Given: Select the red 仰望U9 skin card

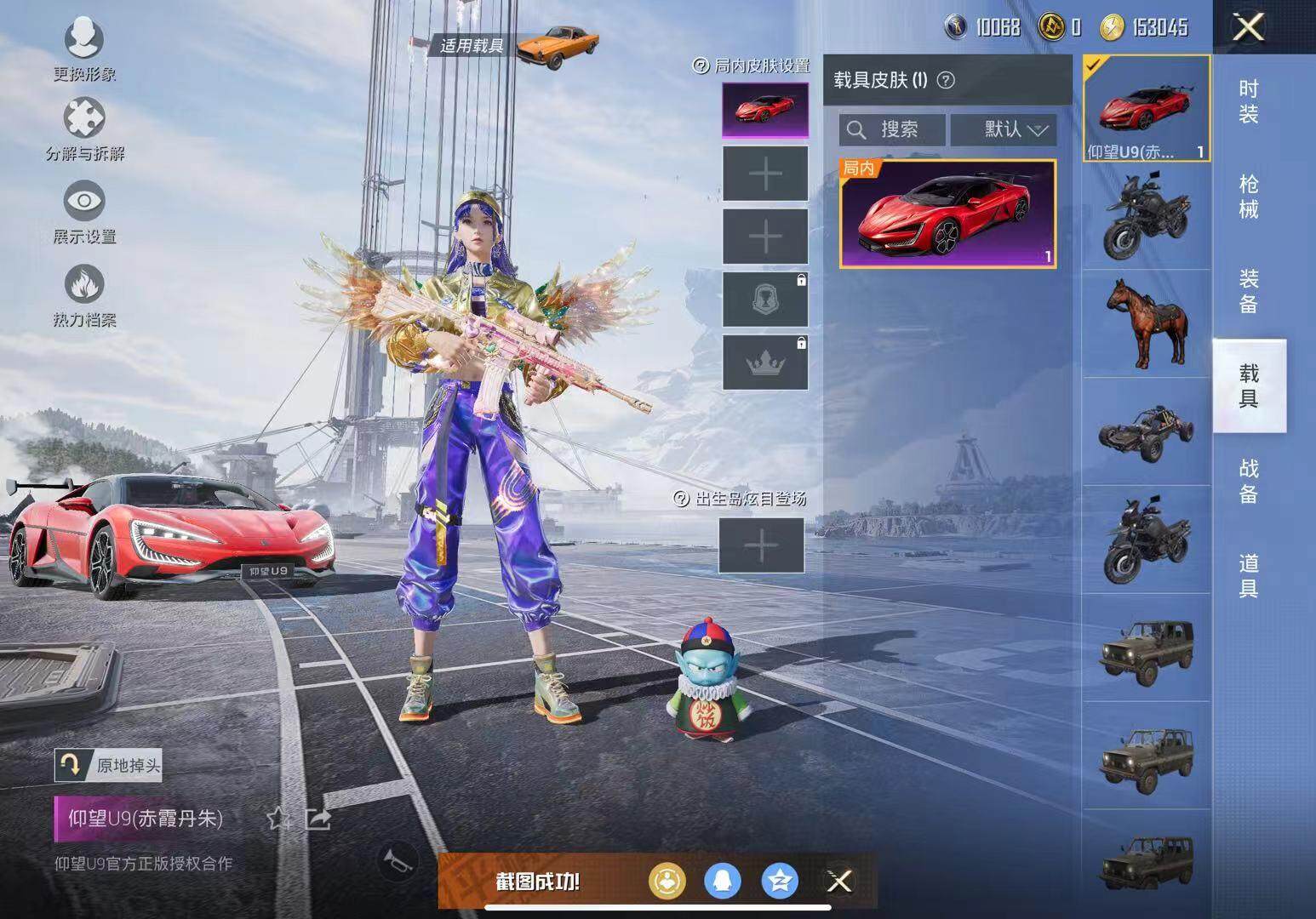Looking at the screenshot, I should 947,214.
